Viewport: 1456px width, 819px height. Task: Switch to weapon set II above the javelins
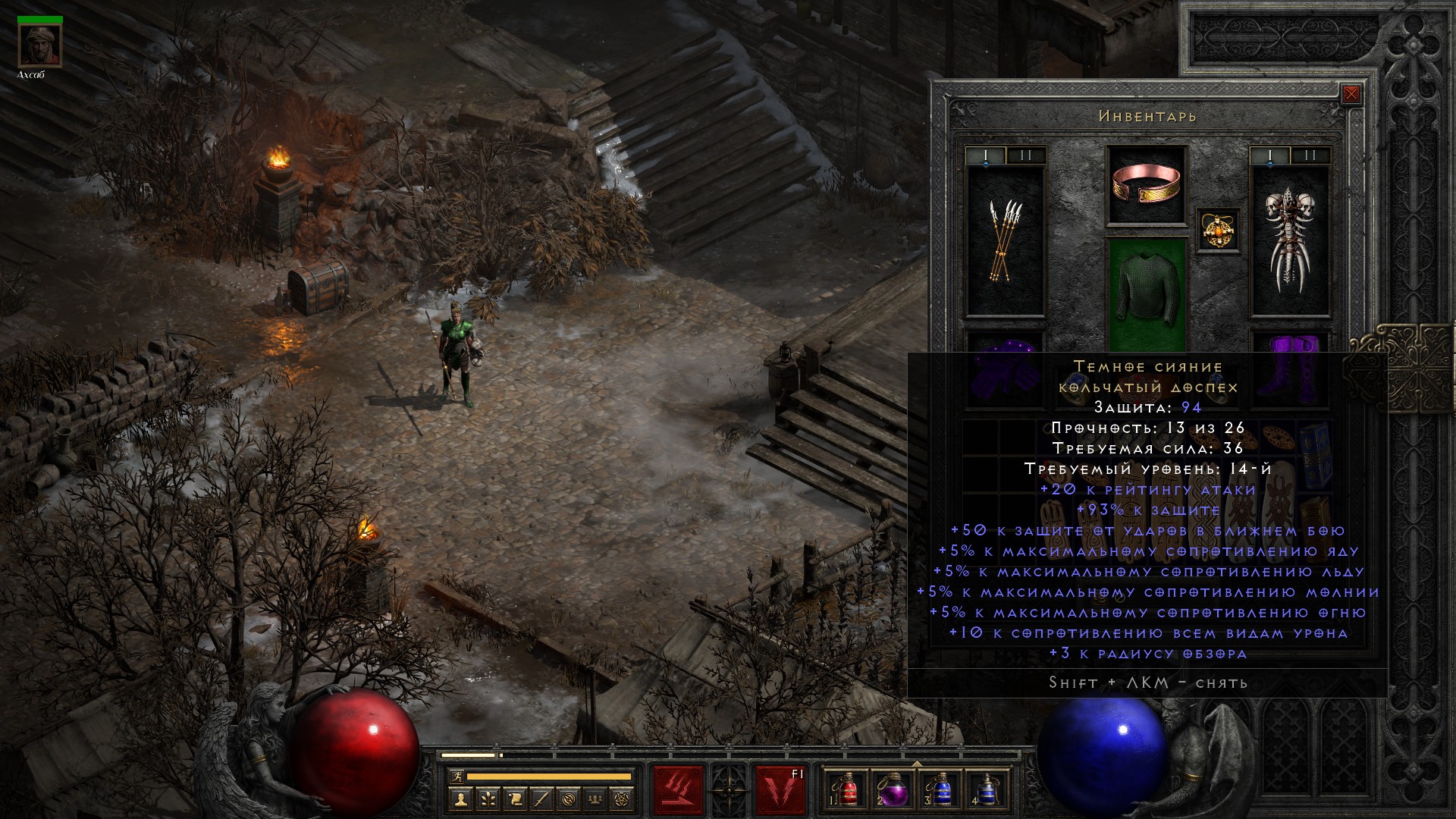(1026, 156)
